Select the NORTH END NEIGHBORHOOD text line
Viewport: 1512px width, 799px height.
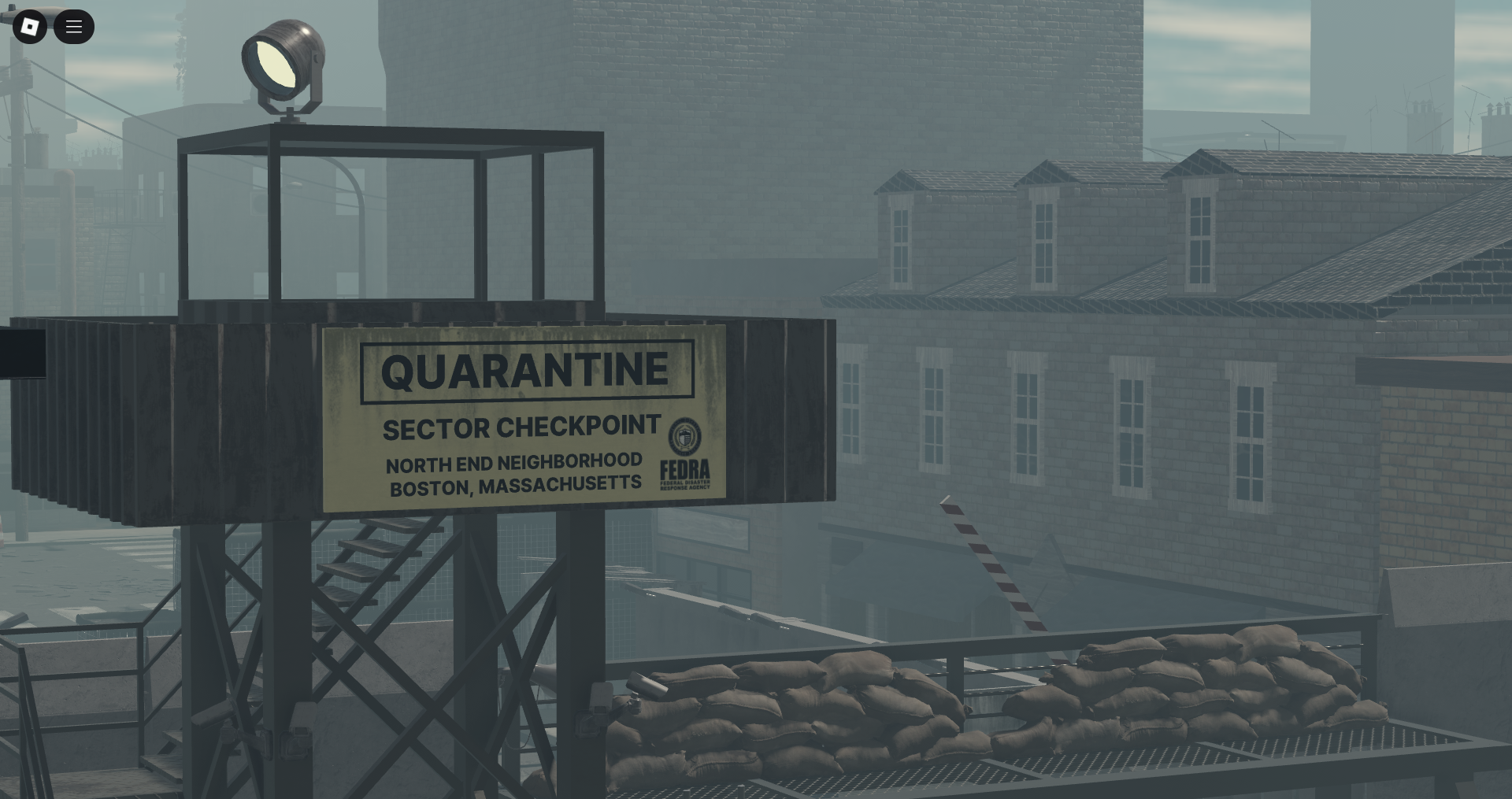tap(513, 464)
